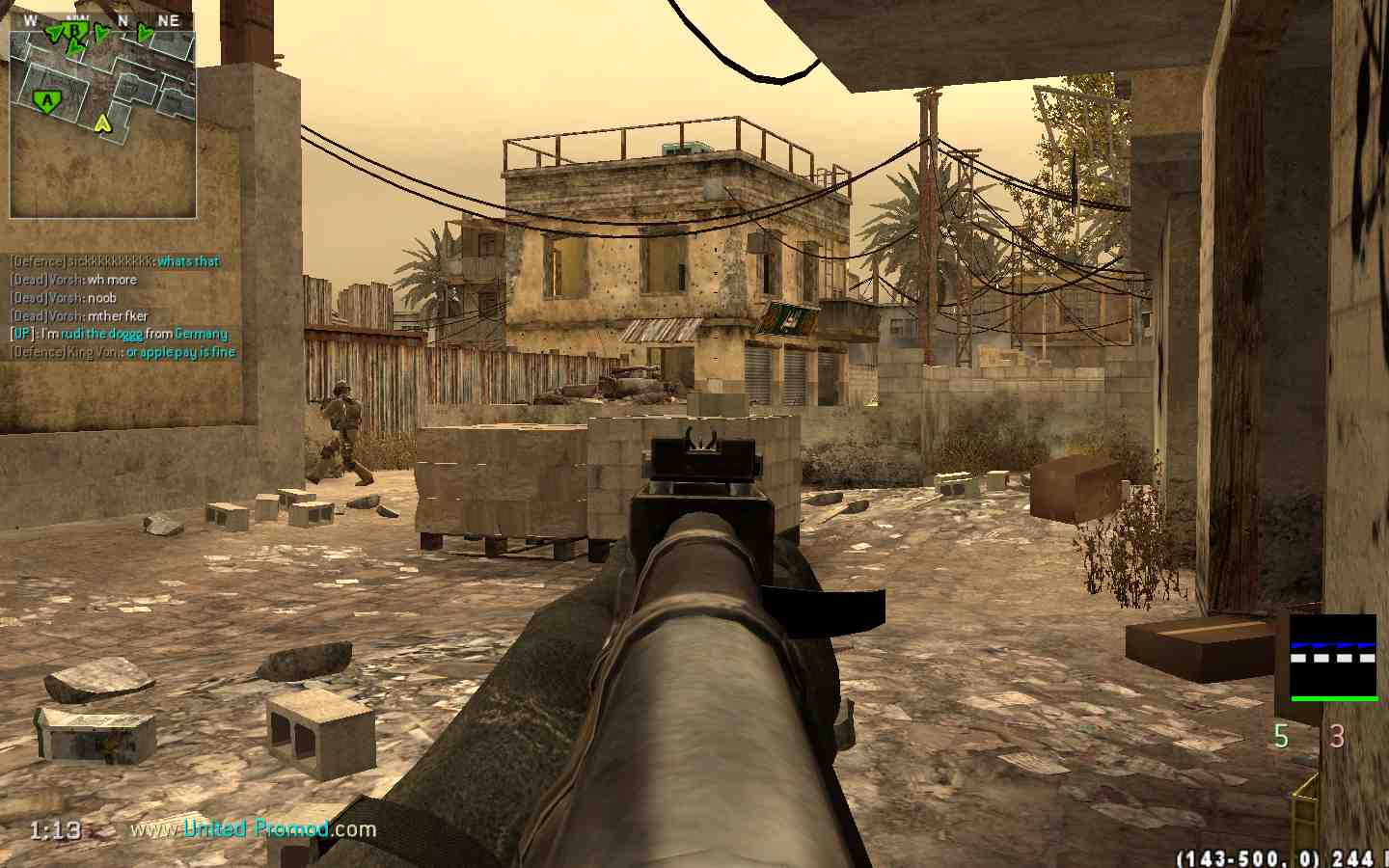Screen dimensions: 1389x868
Task: Click the King Von chat message
Action: coord(123,352)
